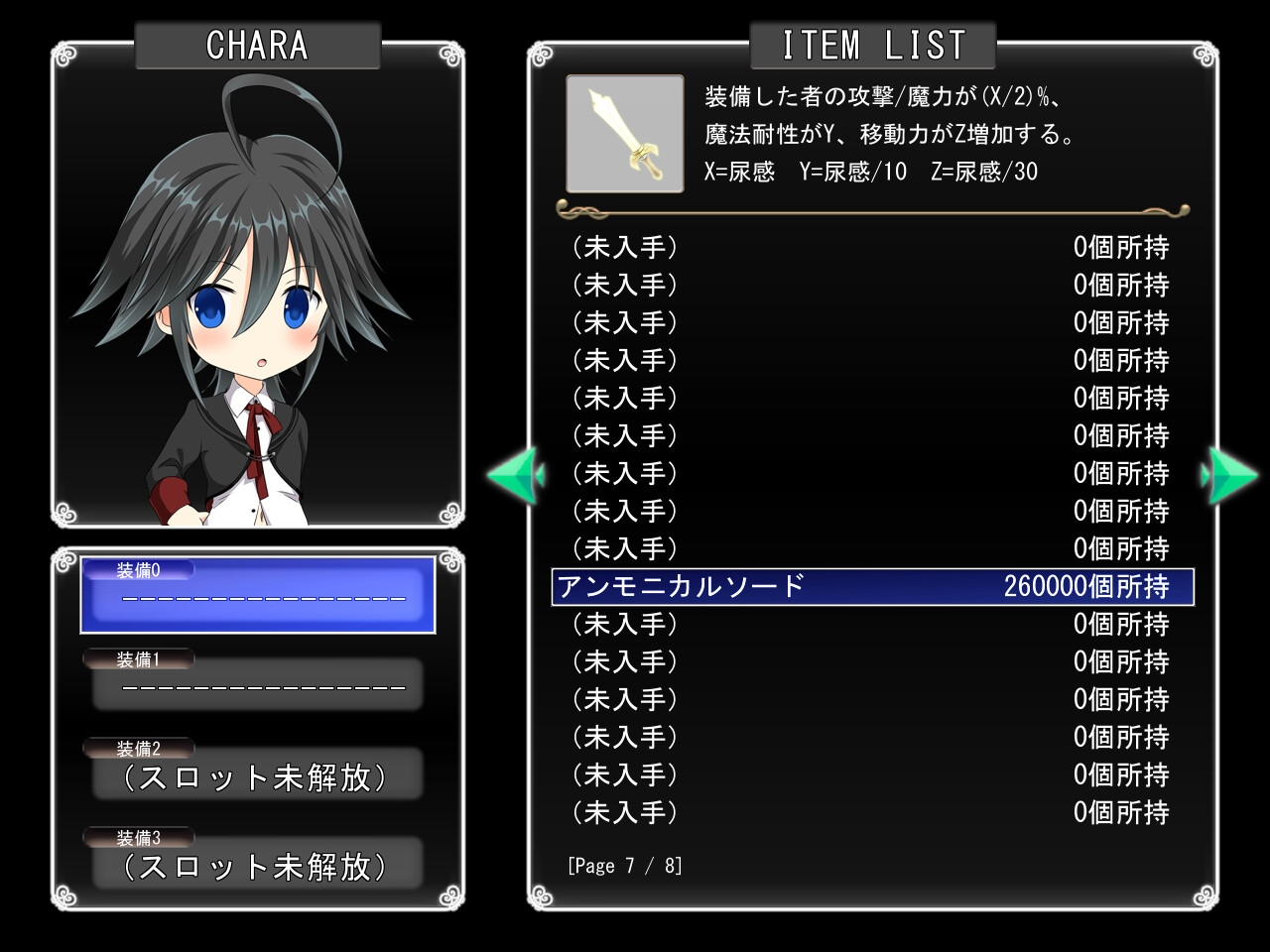The height and width of the screenshot is (952, 1270).
Task: Choose the 装備1 equipment slot
Action: 258,684
